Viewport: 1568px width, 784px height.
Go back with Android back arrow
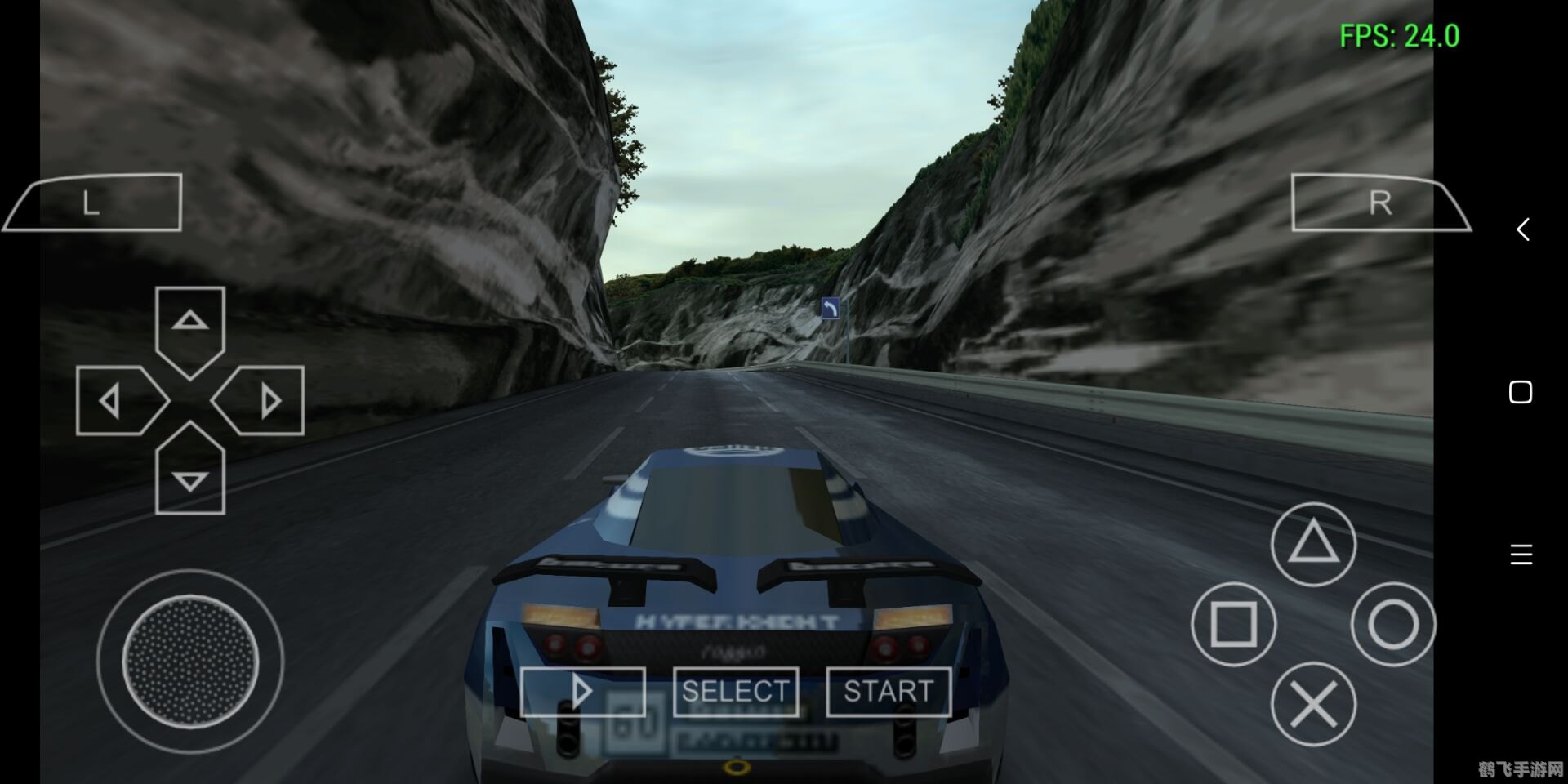[x=1522, y=229]
